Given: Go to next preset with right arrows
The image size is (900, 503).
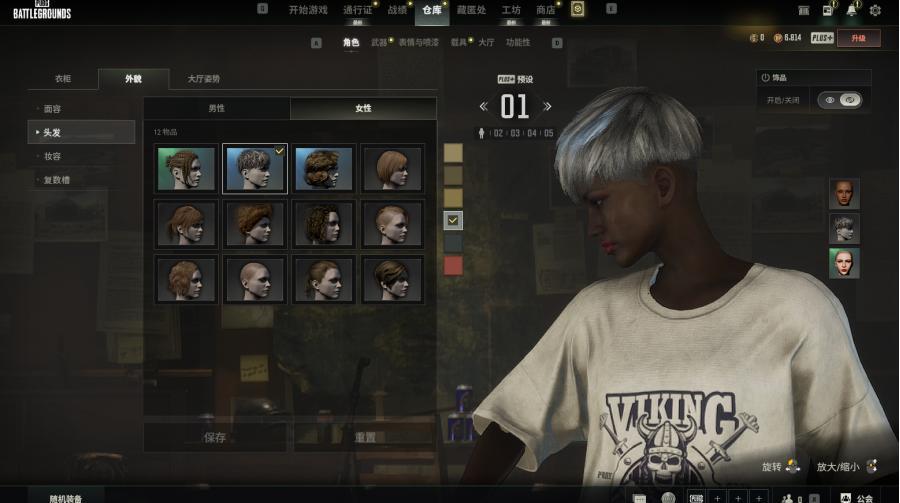Looking at the screenshot, I should click(547, 106).
